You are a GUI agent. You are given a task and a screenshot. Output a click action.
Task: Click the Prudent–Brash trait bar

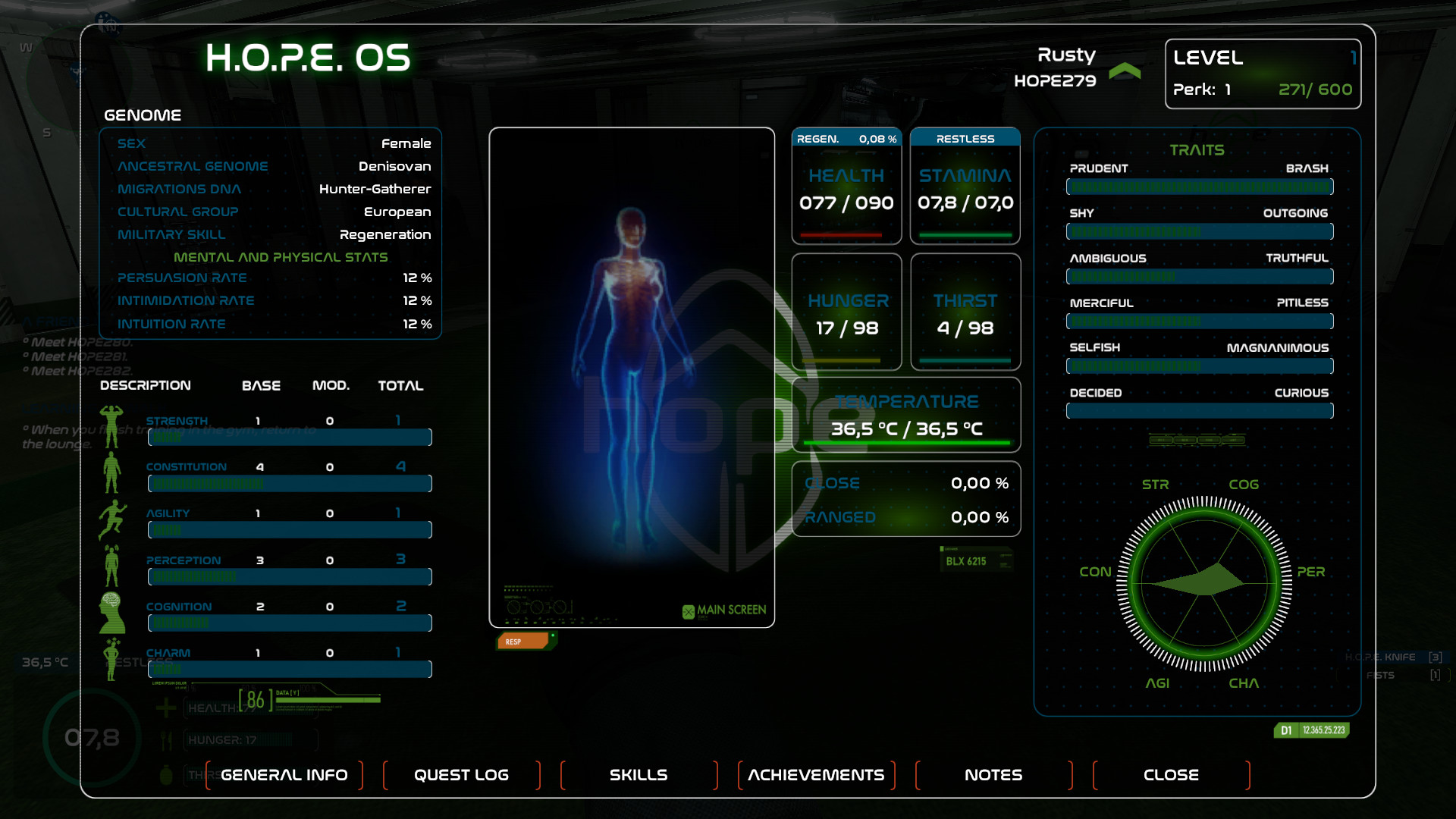coord(1199,187)
